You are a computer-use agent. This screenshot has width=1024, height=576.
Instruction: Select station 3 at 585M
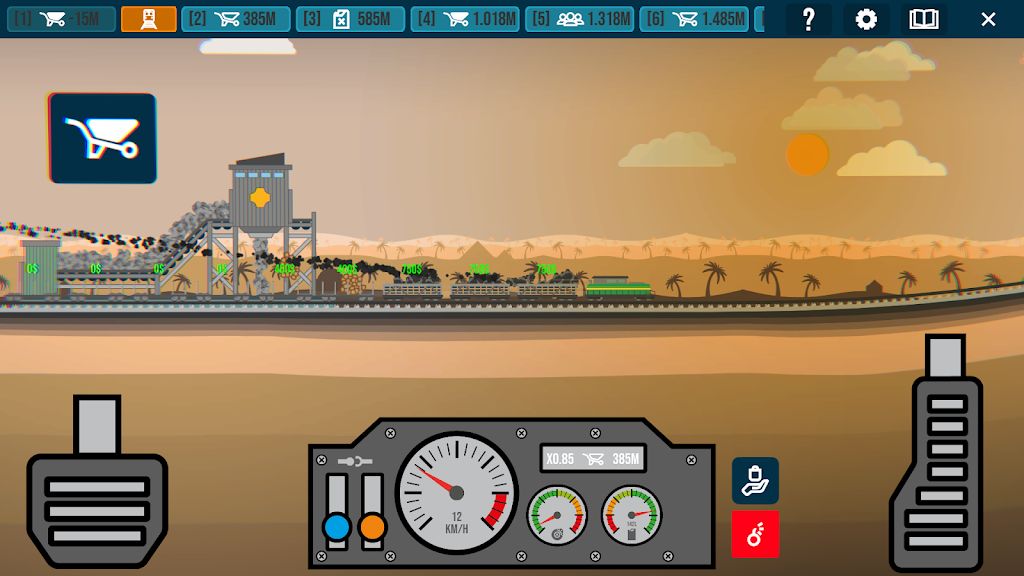350,19
